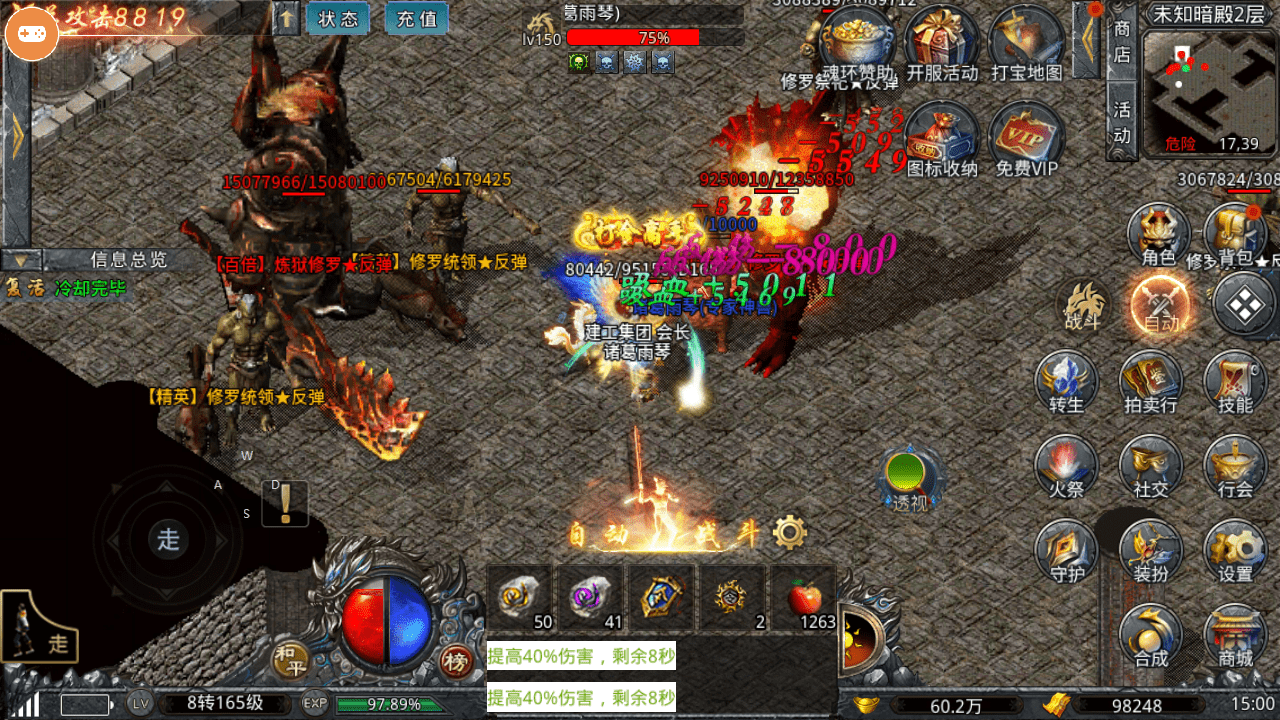This screenshot has height=720, width=1280.
Task: Open the 转生 rebirth menu
Action: coord(1066,382)
